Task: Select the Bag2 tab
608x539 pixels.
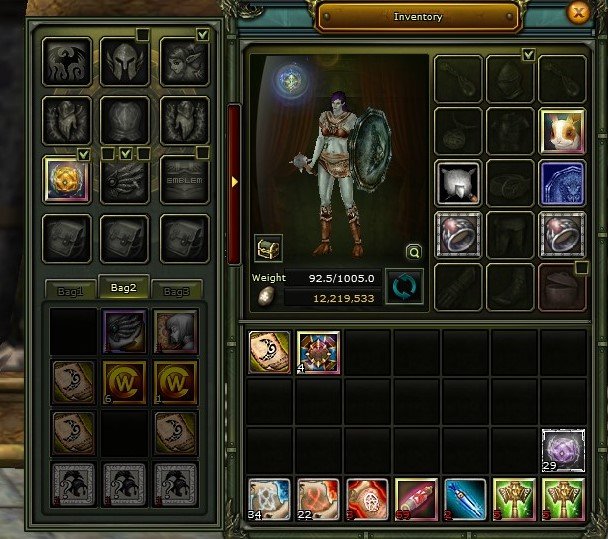Action: (123, 288)
